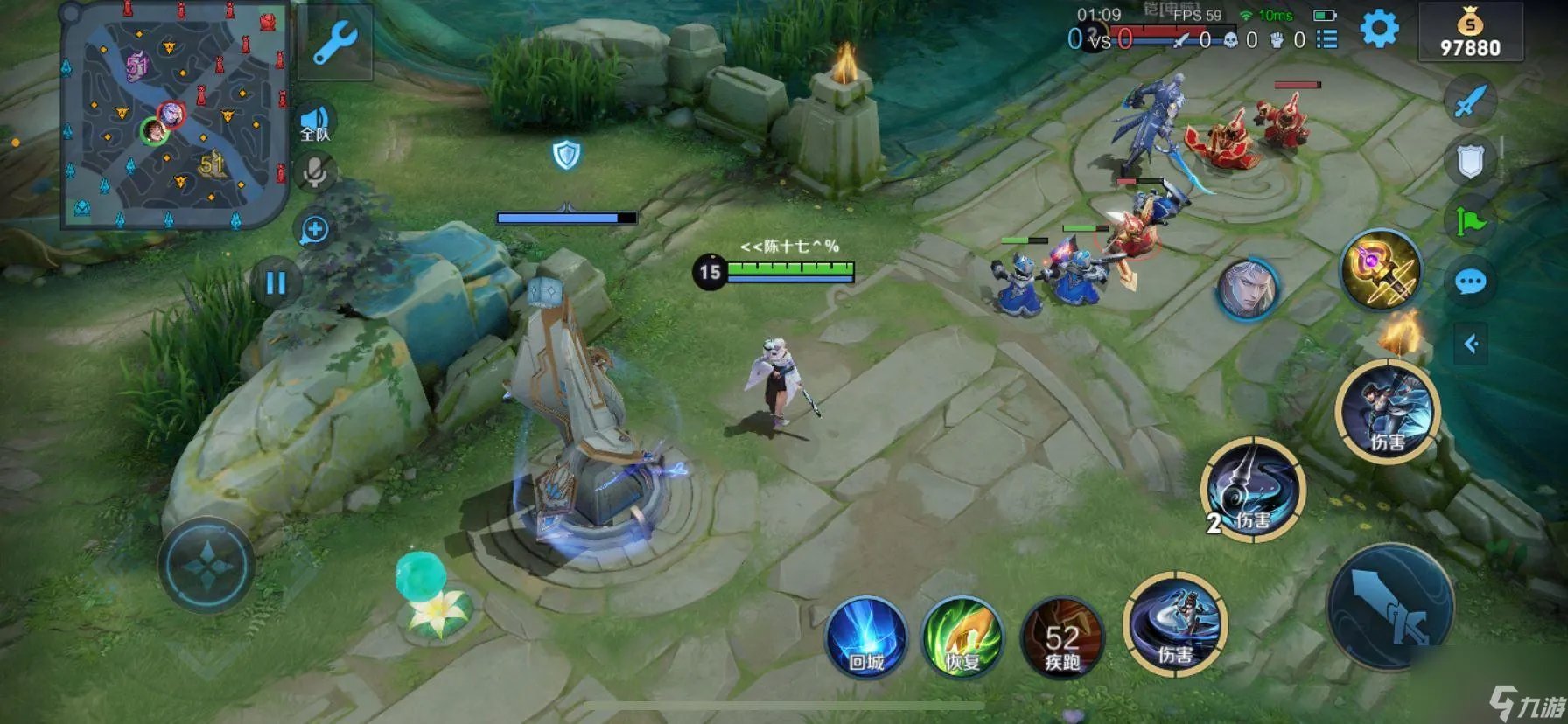Use the 回城 recall ability
The image size is (1568, 724).
tap(866, 636)
